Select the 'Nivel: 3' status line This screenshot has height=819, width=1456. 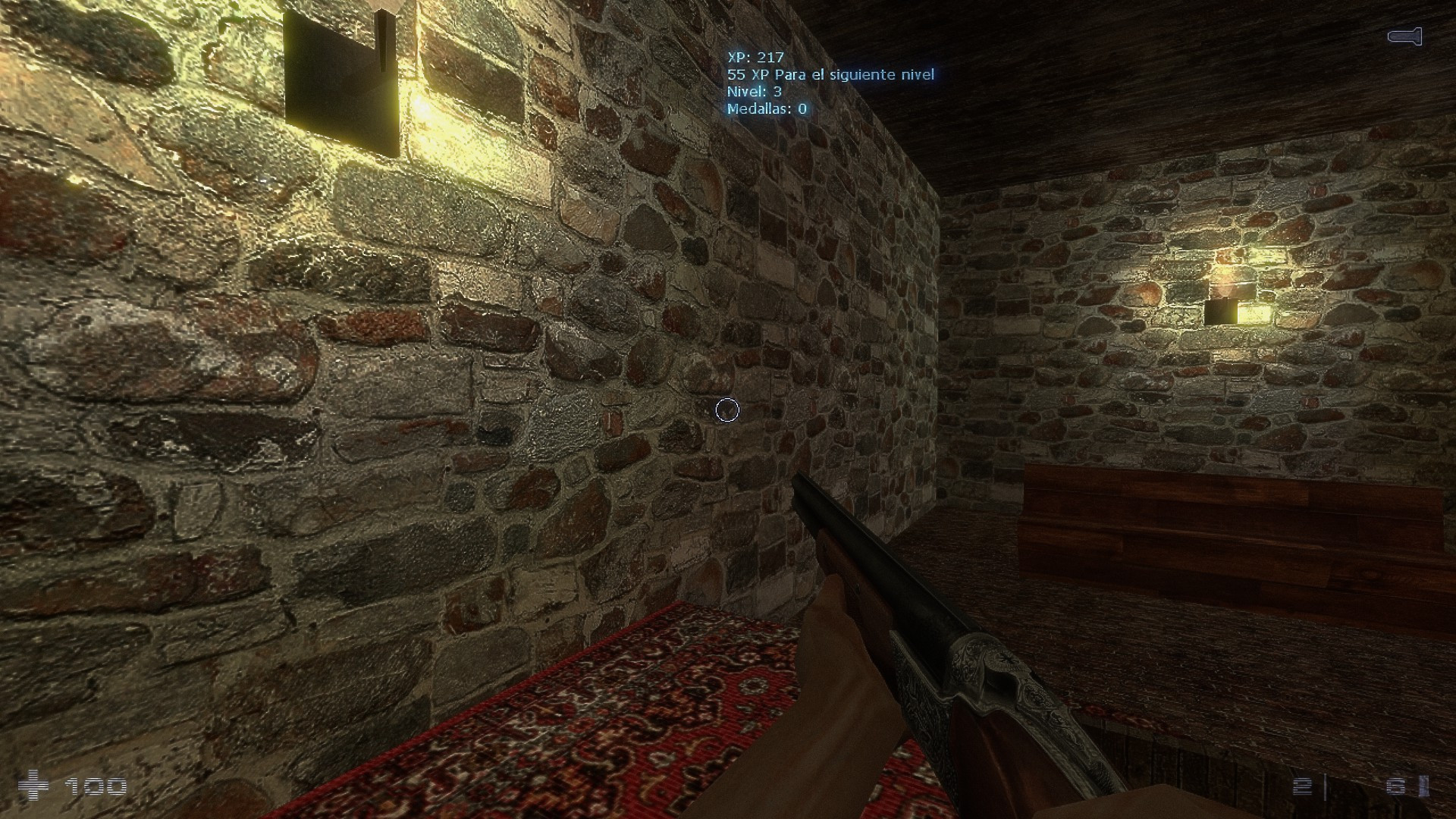click(x=755, y=92)
